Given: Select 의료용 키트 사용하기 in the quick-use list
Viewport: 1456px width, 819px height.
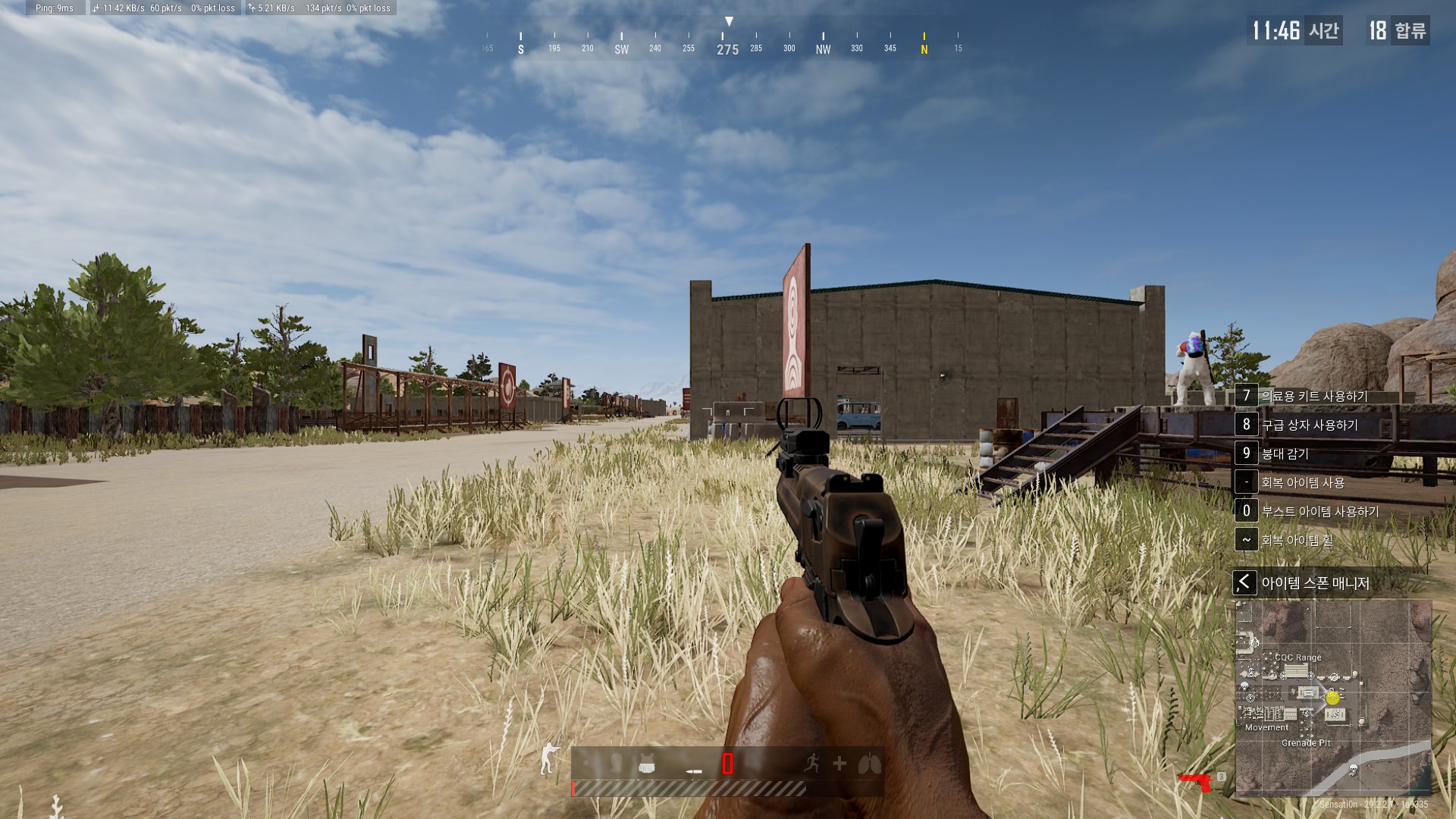Looking at the screenshot, I should 1314,396.
